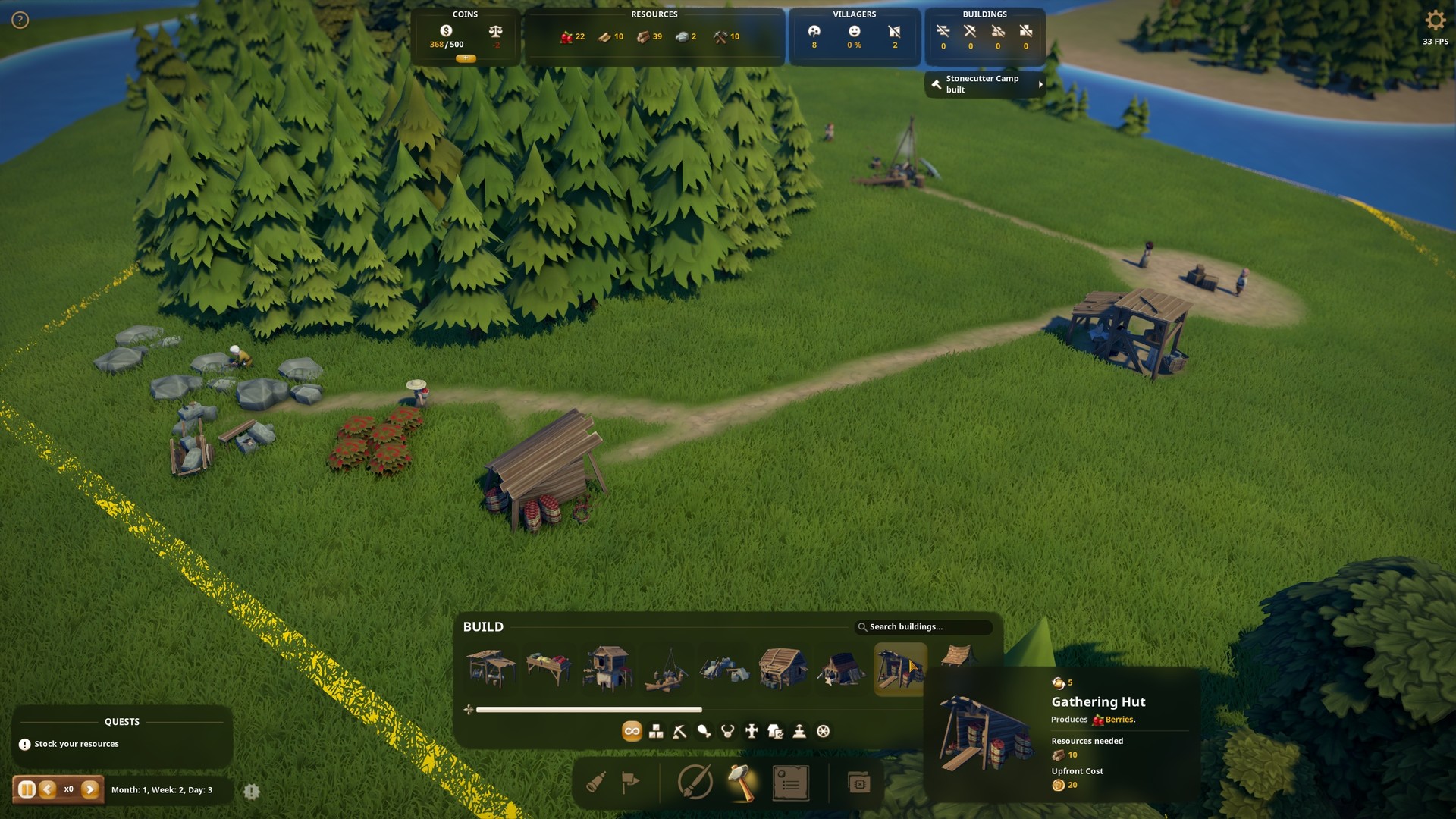Click the help question mark icon
1456x819 pixels.
(20, 20)
